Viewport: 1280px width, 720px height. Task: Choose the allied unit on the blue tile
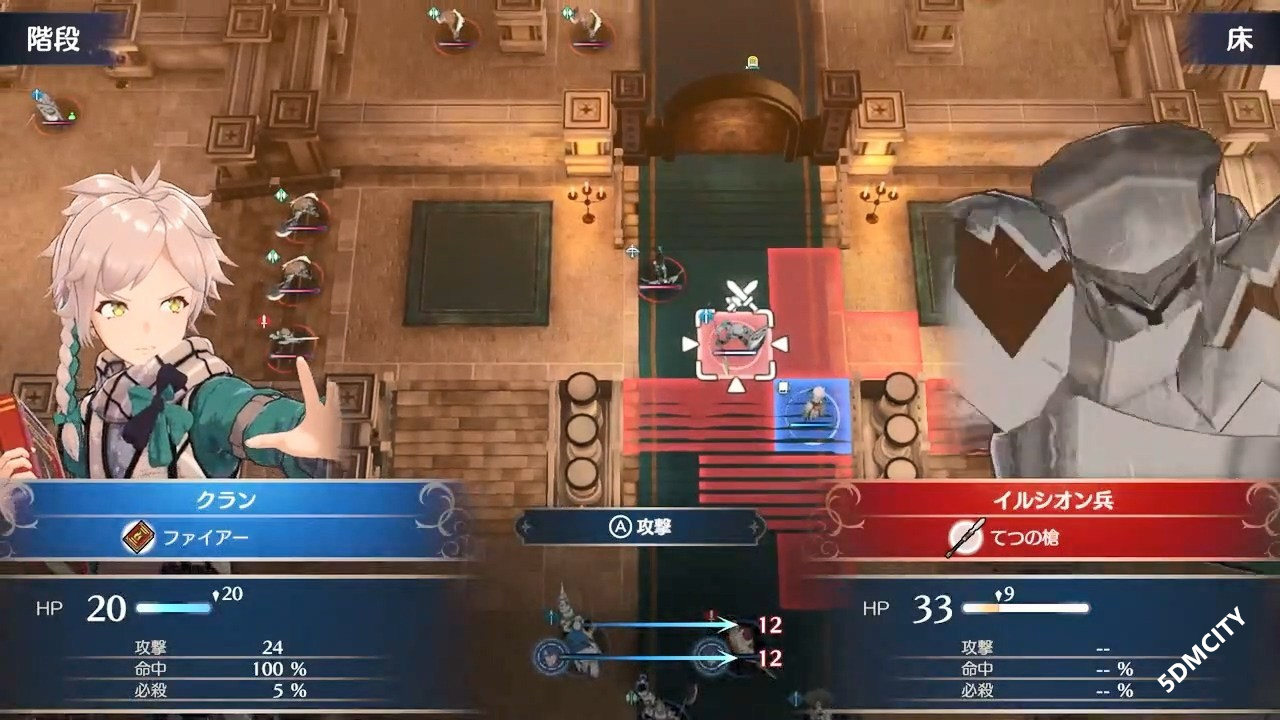point(813,409)
